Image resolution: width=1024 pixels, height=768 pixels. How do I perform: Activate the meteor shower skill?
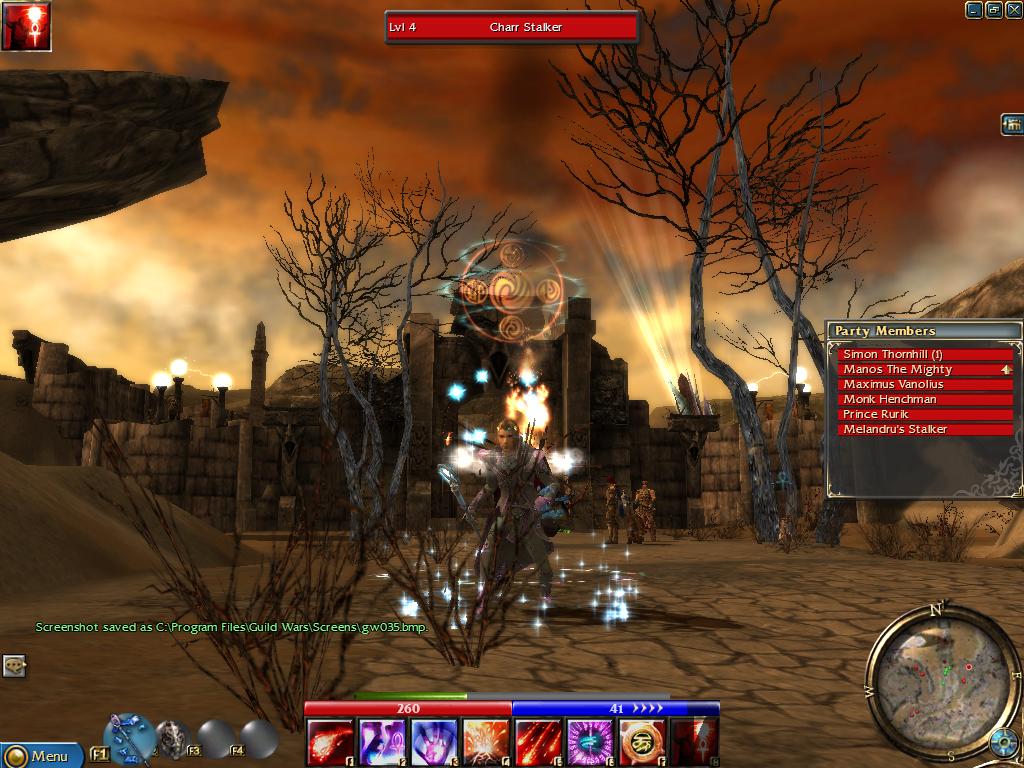[x=538, y=742]
